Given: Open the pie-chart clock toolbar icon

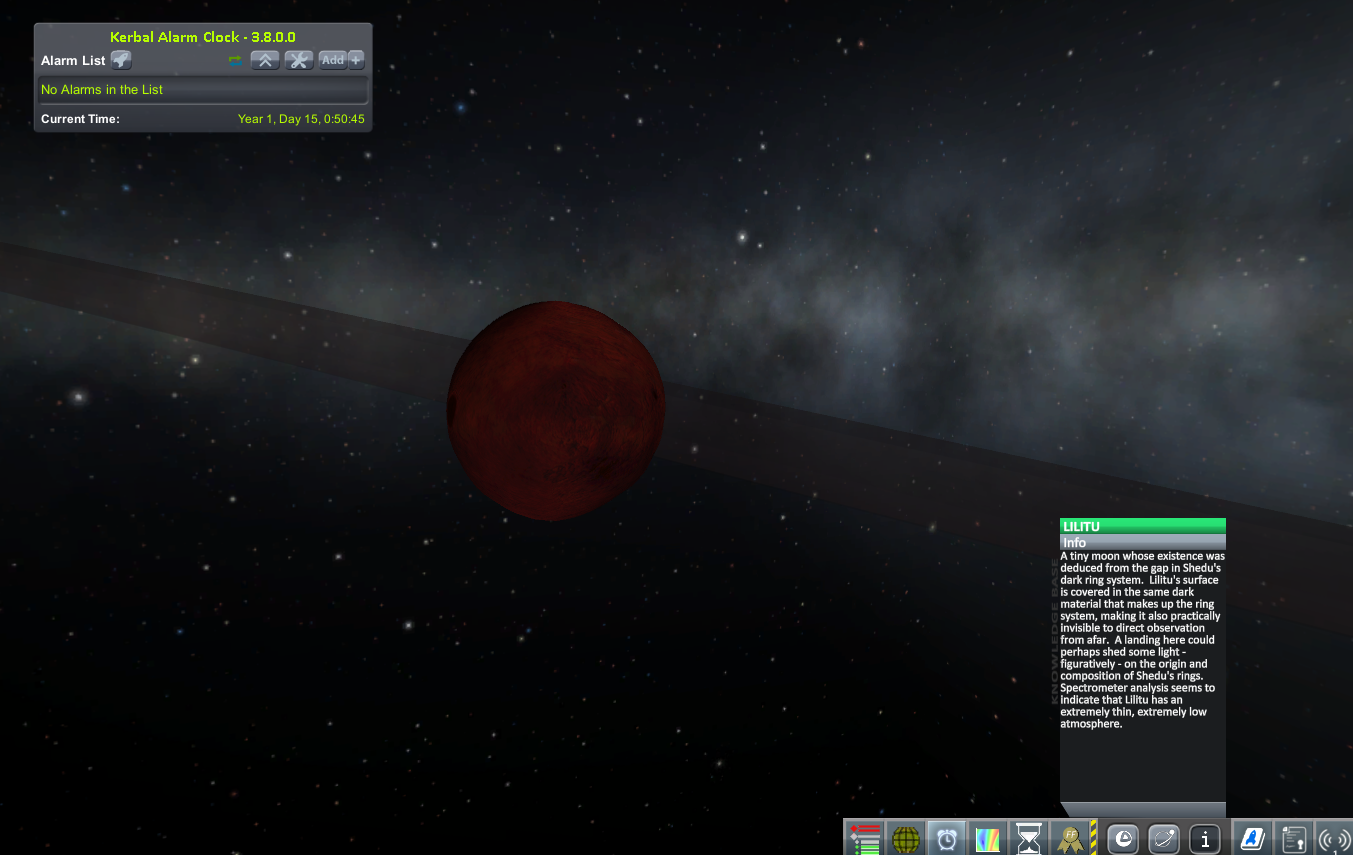Looking at the screenshot, I should coord(1122,838).
